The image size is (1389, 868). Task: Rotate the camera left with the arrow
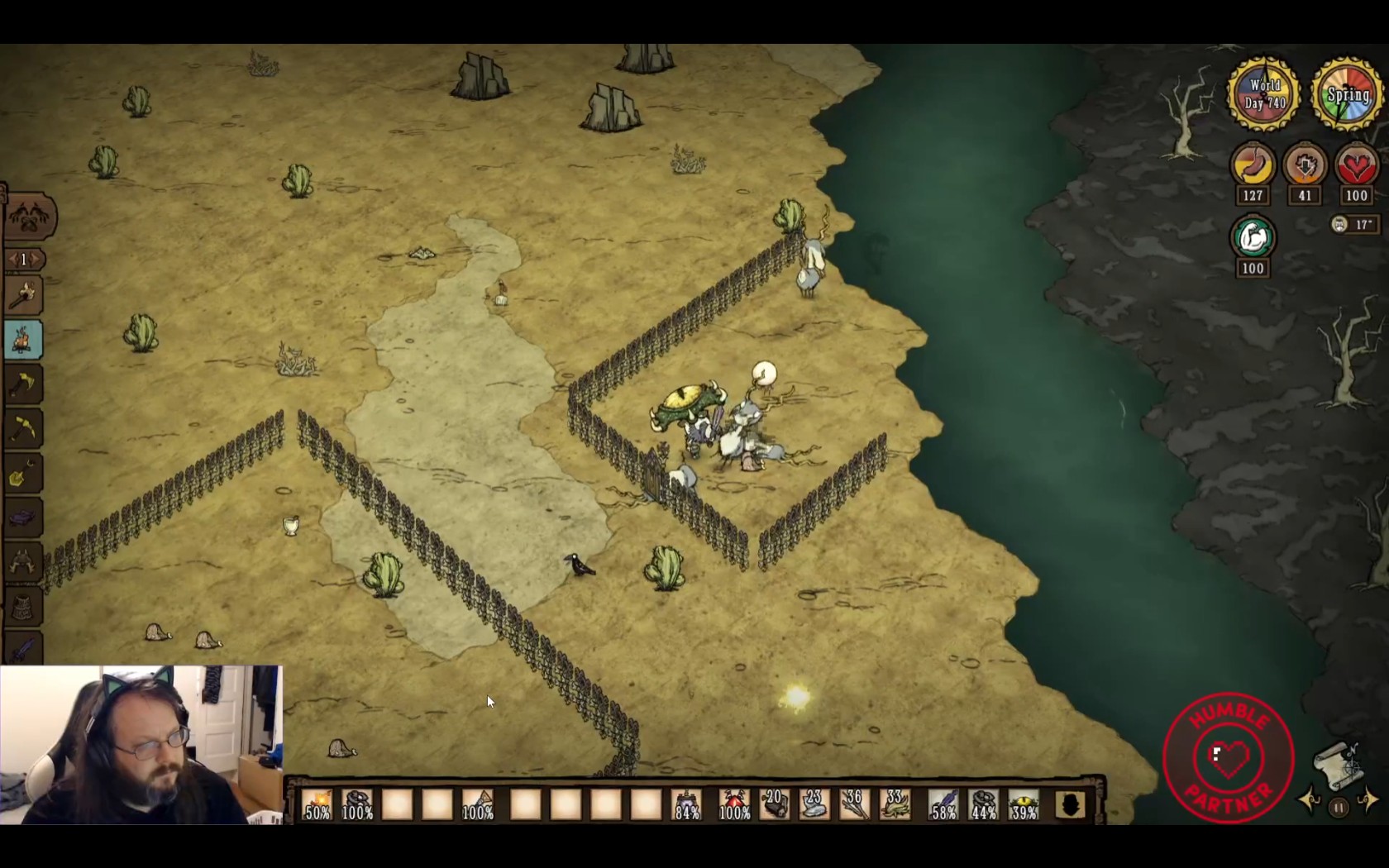point(1310,799)
